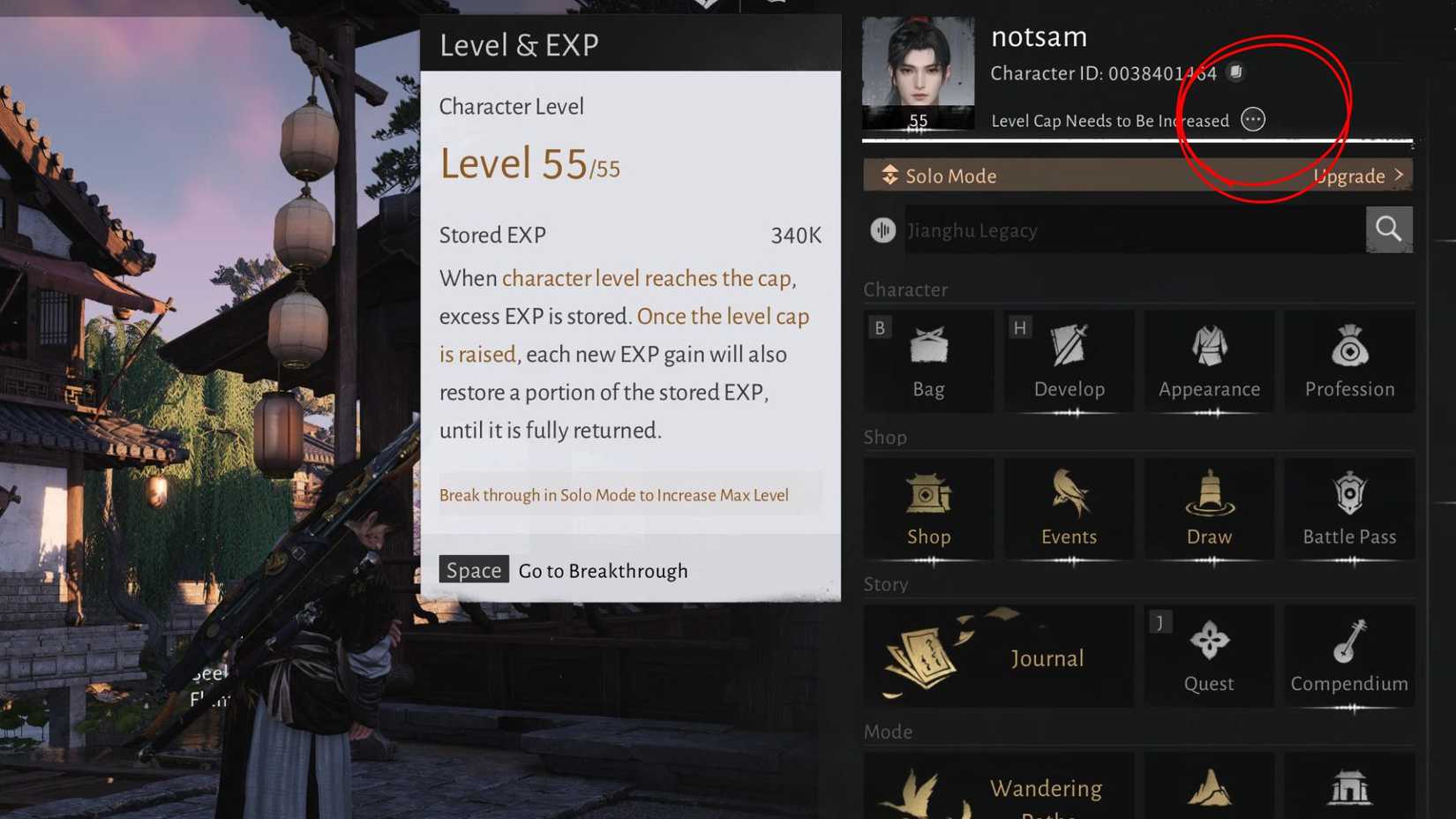Open the in-game Shop
This screenshot has width=1456, height=819.
point(928,507)
